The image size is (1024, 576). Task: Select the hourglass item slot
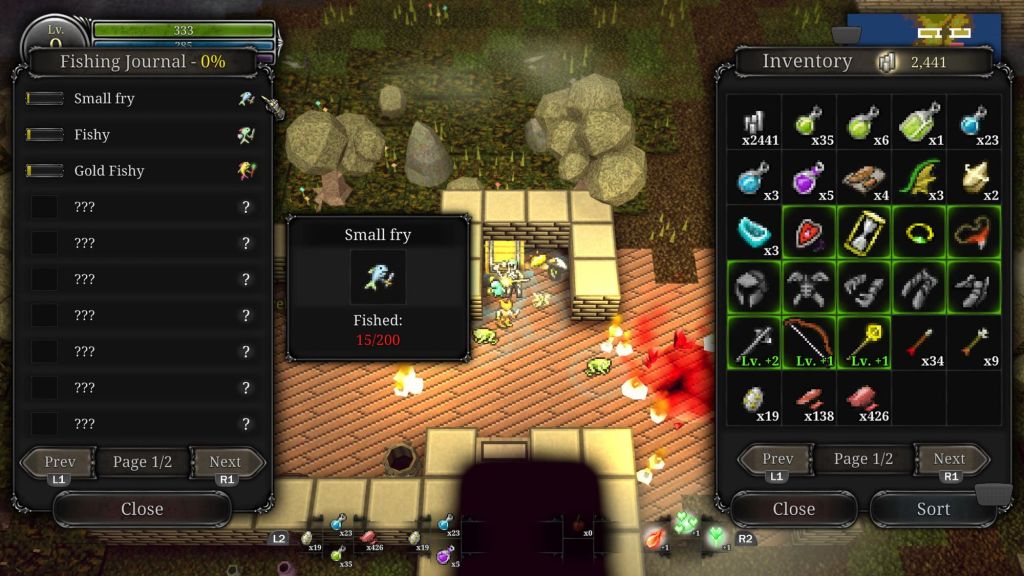point(864,233)
